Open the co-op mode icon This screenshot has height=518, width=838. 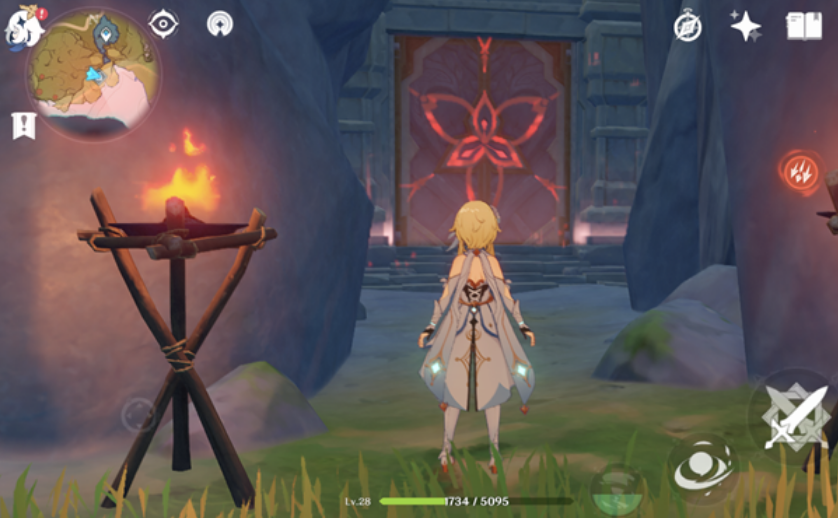220,23
